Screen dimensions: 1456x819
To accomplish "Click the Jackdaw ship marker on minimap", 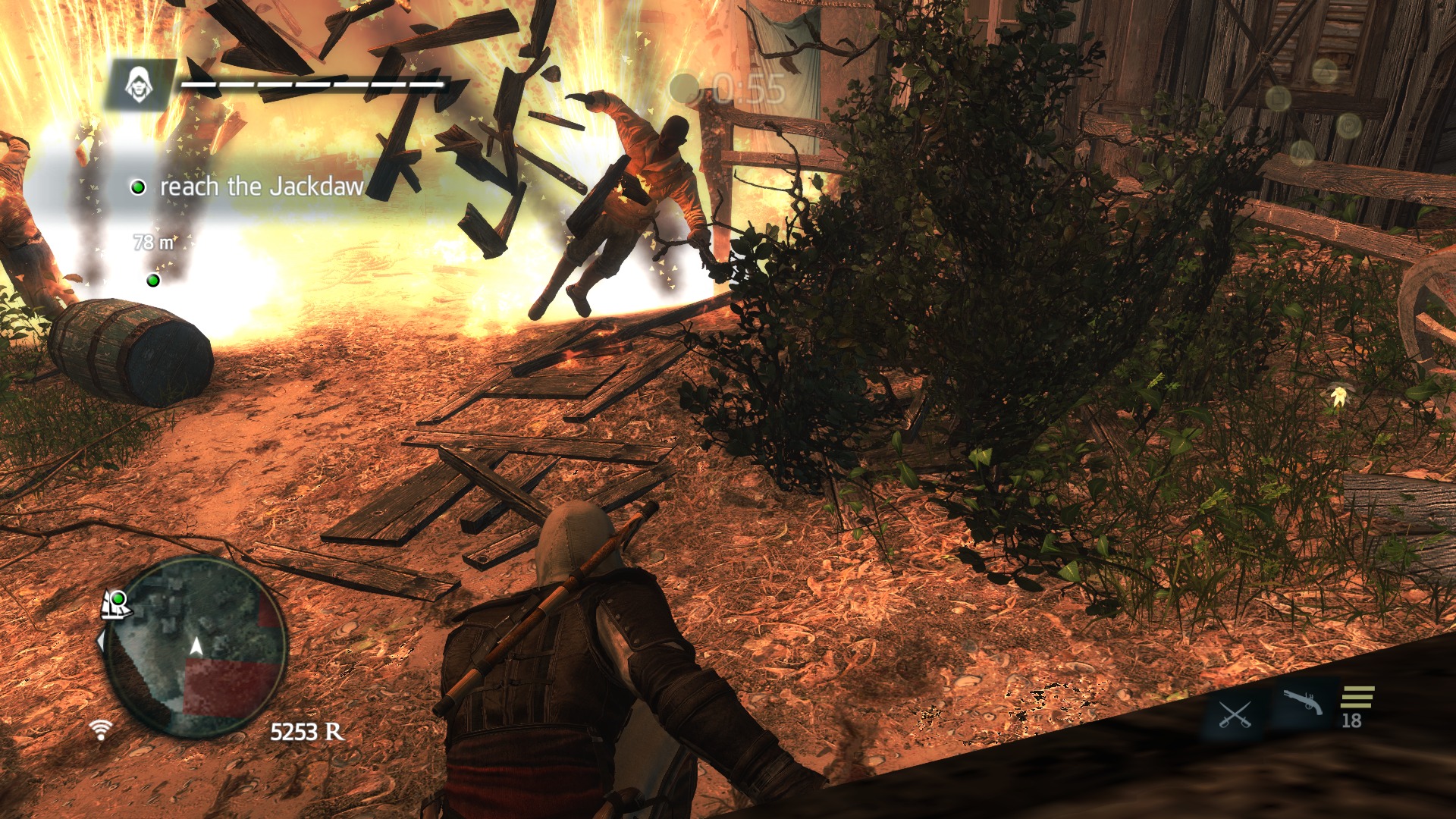I will (x=117, y=604).
